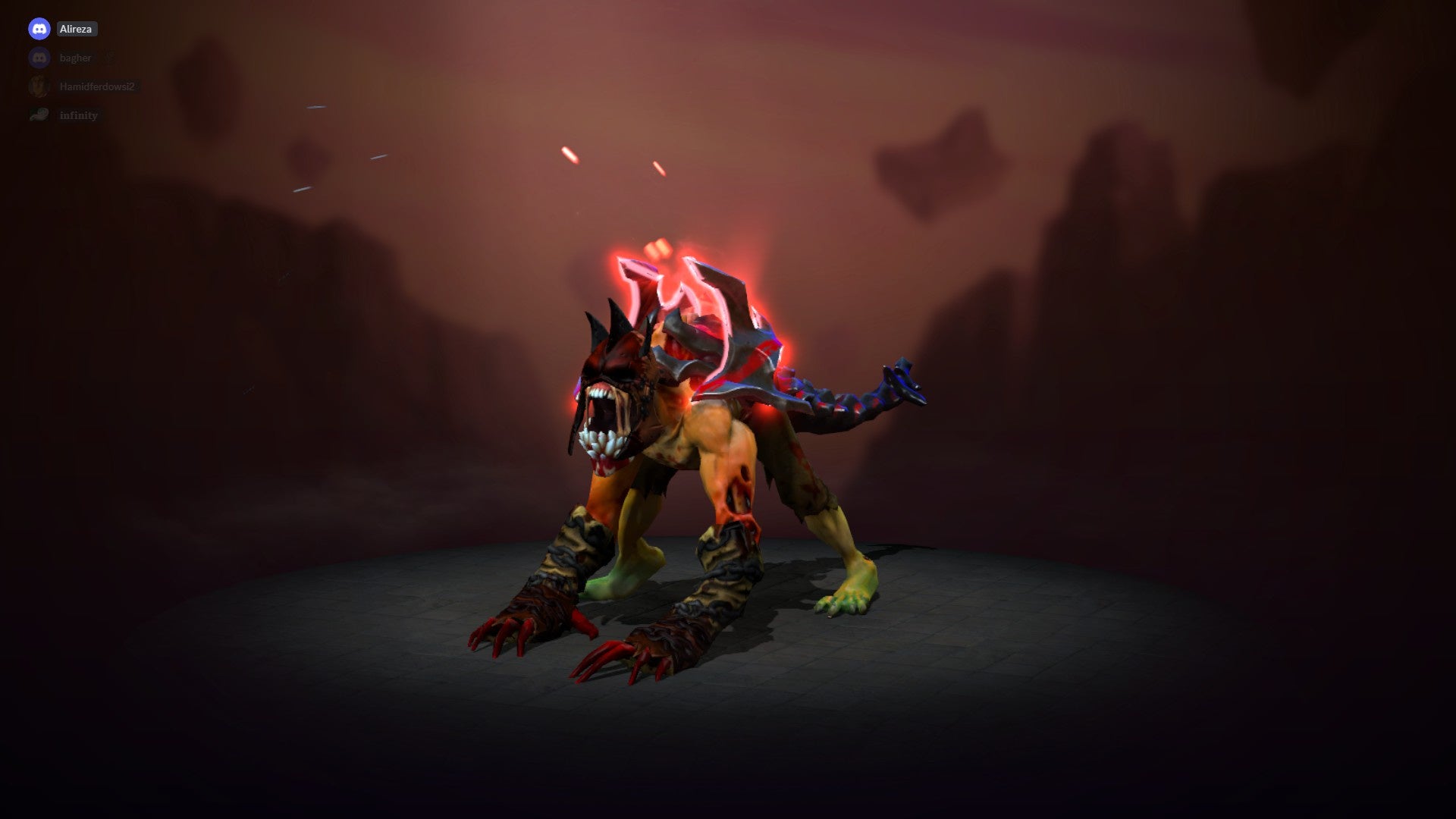Select the highlighted speaking indicator around Alireza's avatar

[39, 29]
